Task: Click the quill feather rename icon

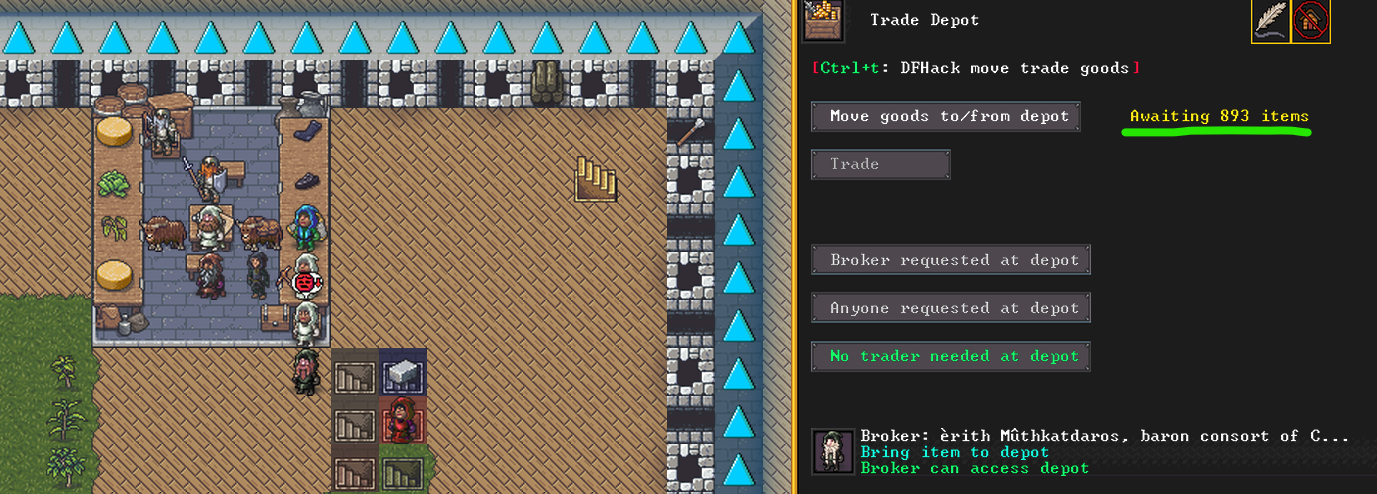Action: point(1270,21)
